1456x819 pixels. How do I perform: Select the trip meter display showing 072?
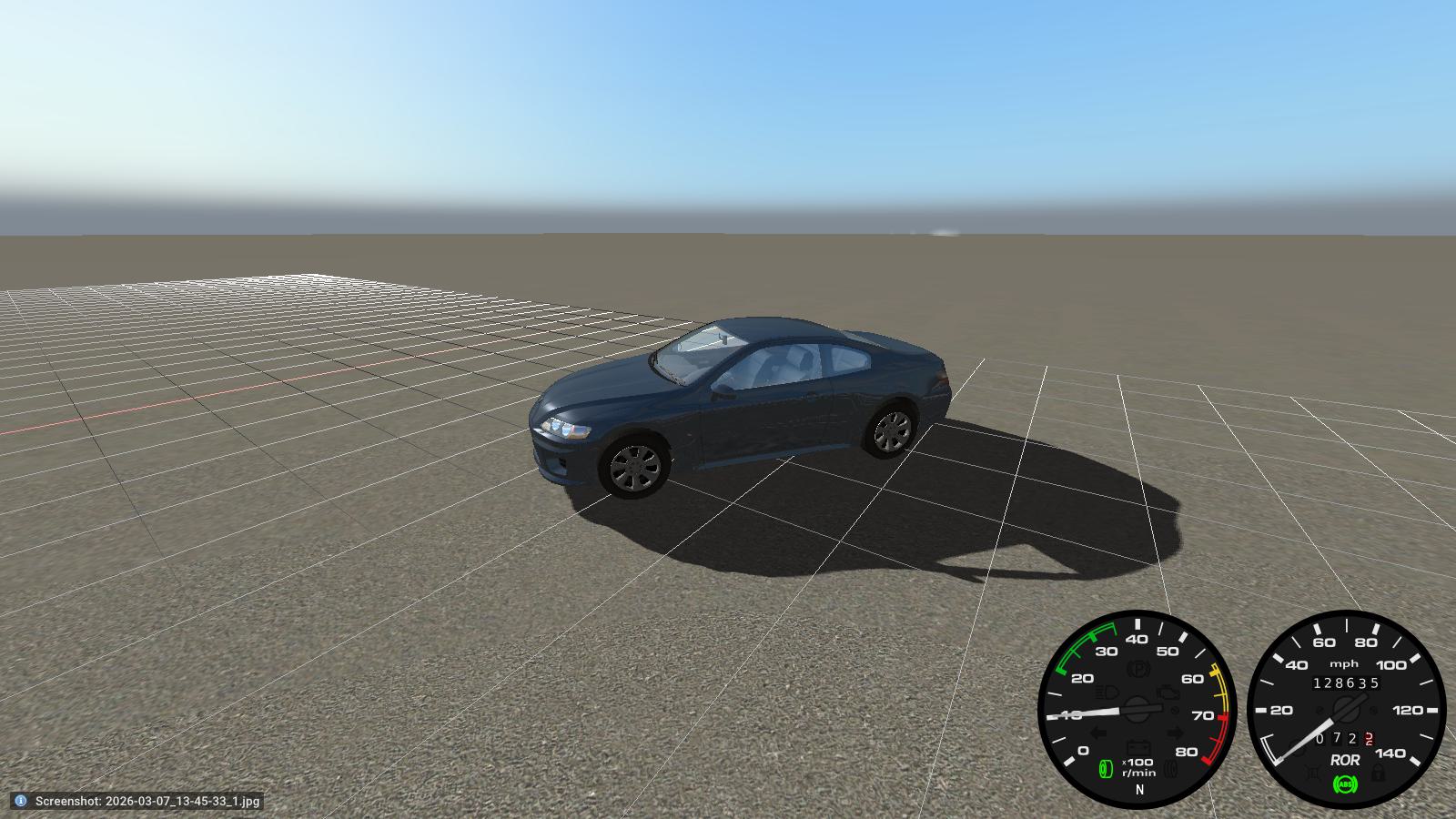coord(1336,739)
